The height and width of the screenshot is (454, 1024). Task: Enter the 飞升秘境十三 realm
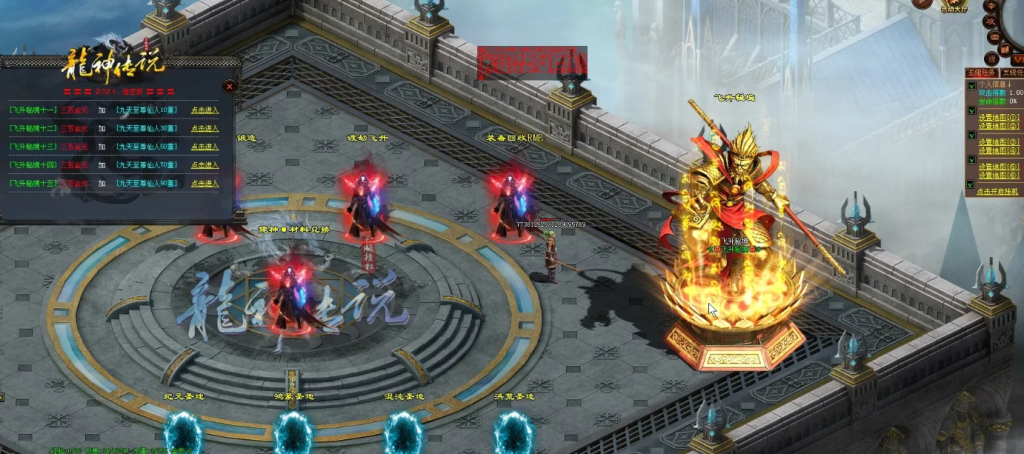205,146
